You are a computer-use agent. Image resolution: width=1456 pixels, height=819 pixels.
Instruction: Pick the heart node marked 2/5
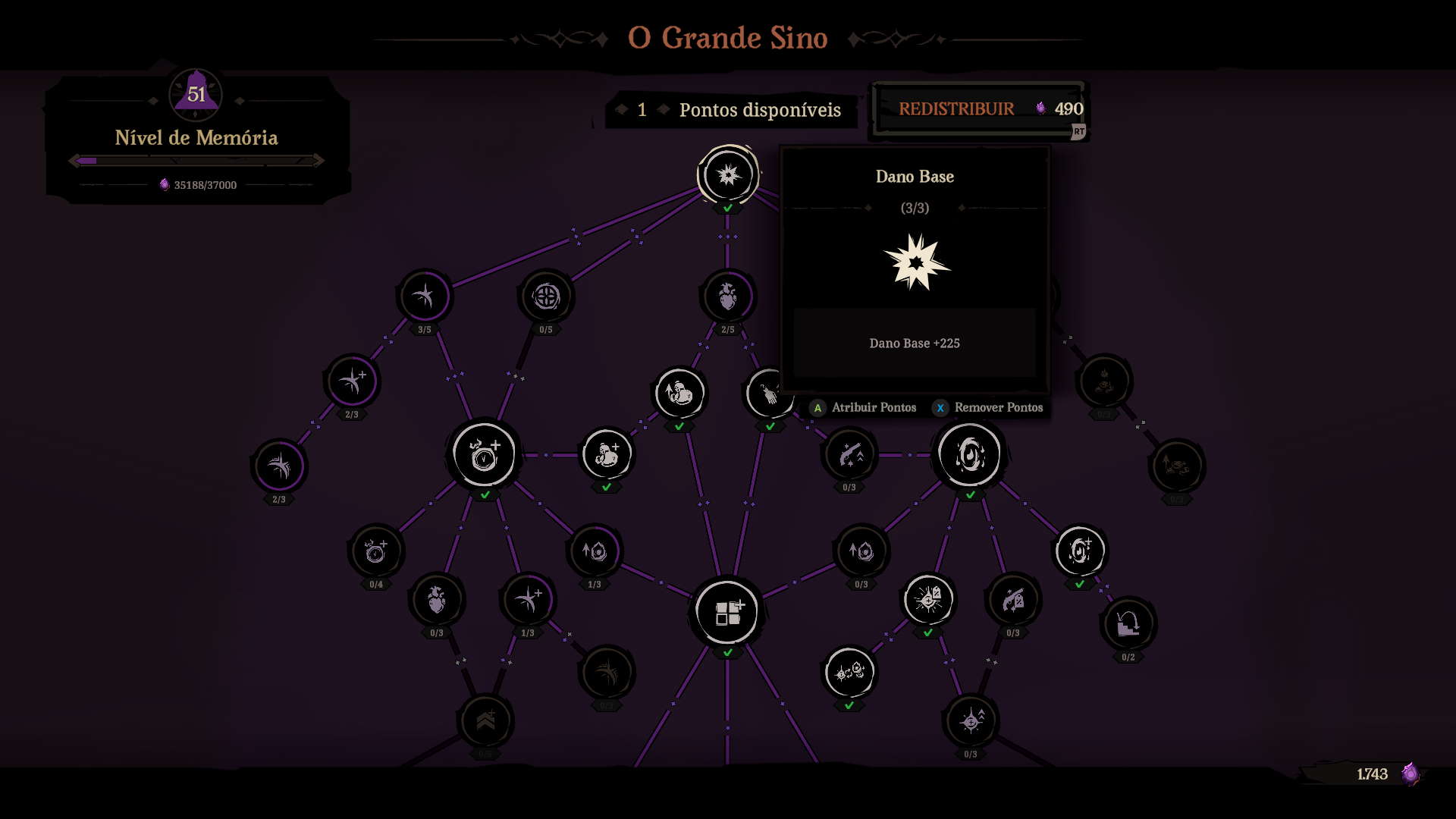tap(728, 297)
